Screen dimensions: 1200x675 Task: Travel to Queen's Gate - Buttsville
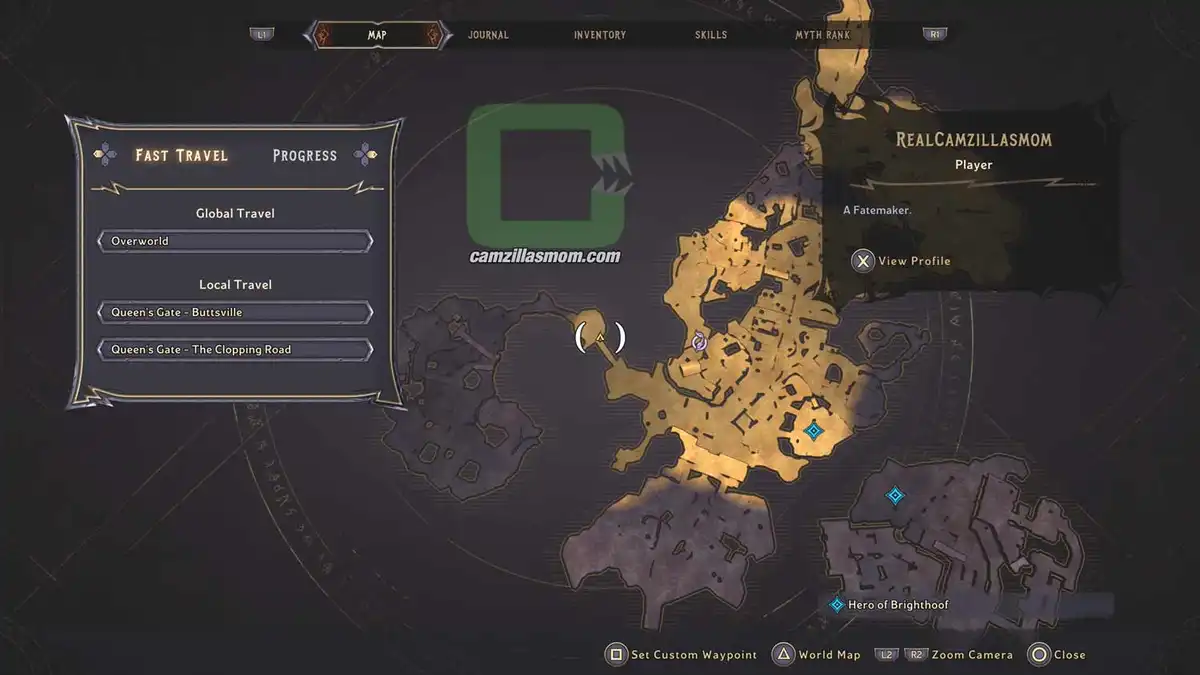tap(235, 312)
